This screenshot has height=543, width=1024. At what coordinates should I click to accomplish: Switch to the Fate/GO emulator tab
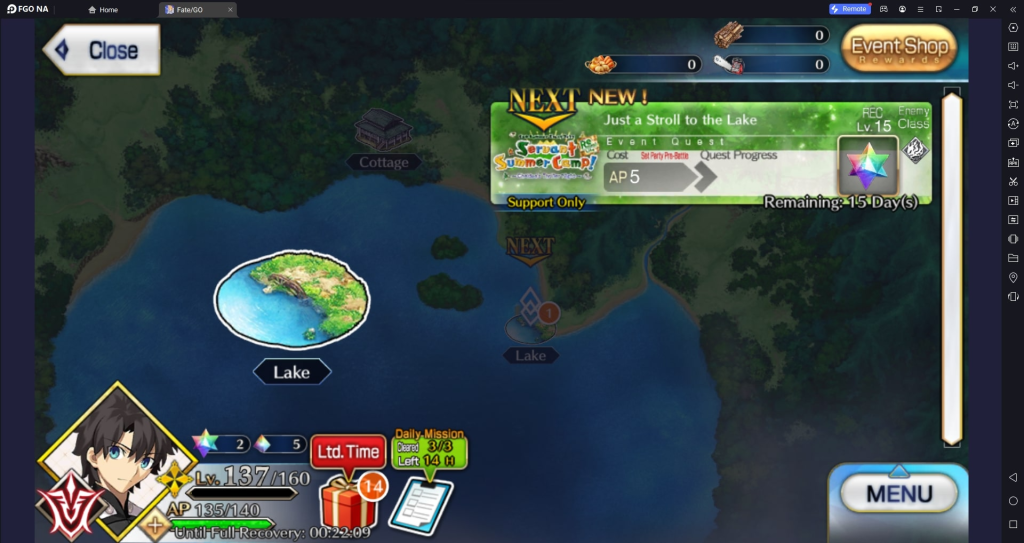pos(196,9)
